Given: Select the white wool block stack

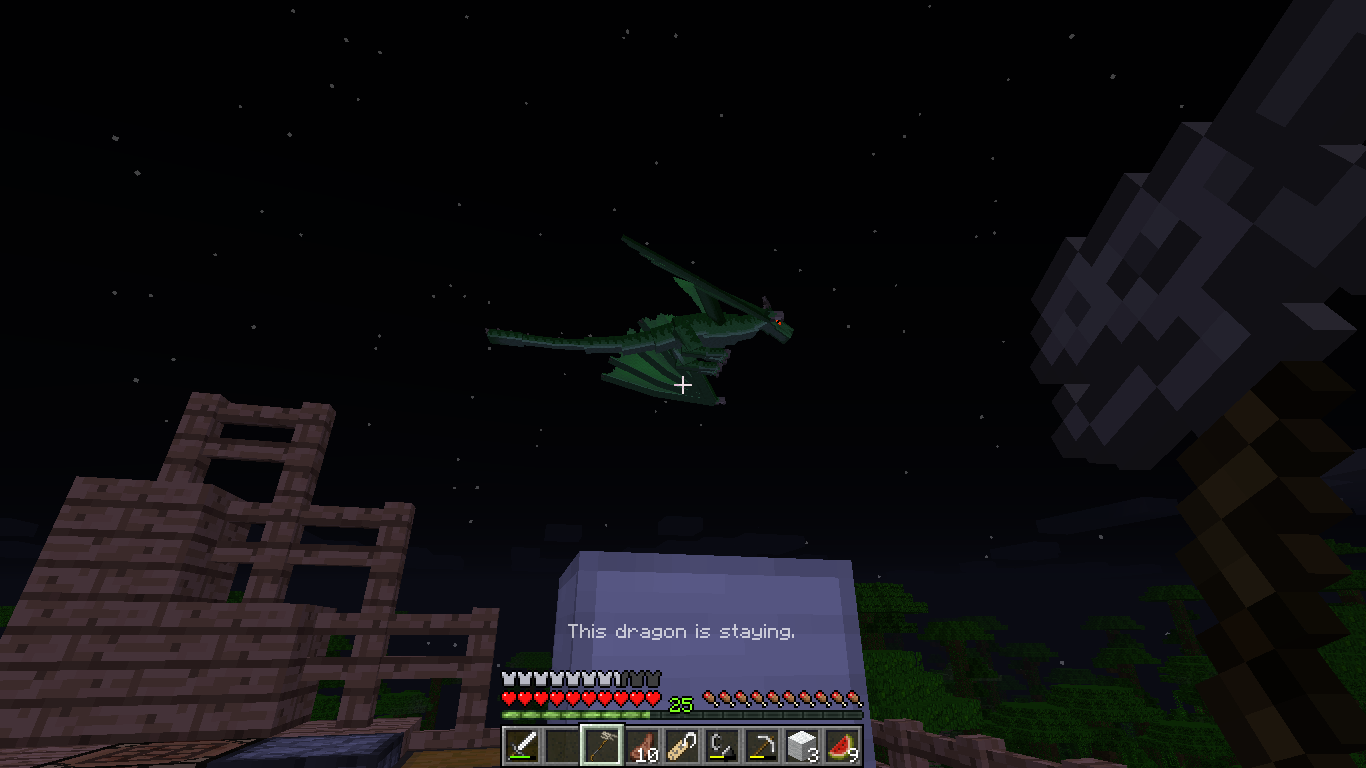Looking at the screenshot, I should click(803, 745).
